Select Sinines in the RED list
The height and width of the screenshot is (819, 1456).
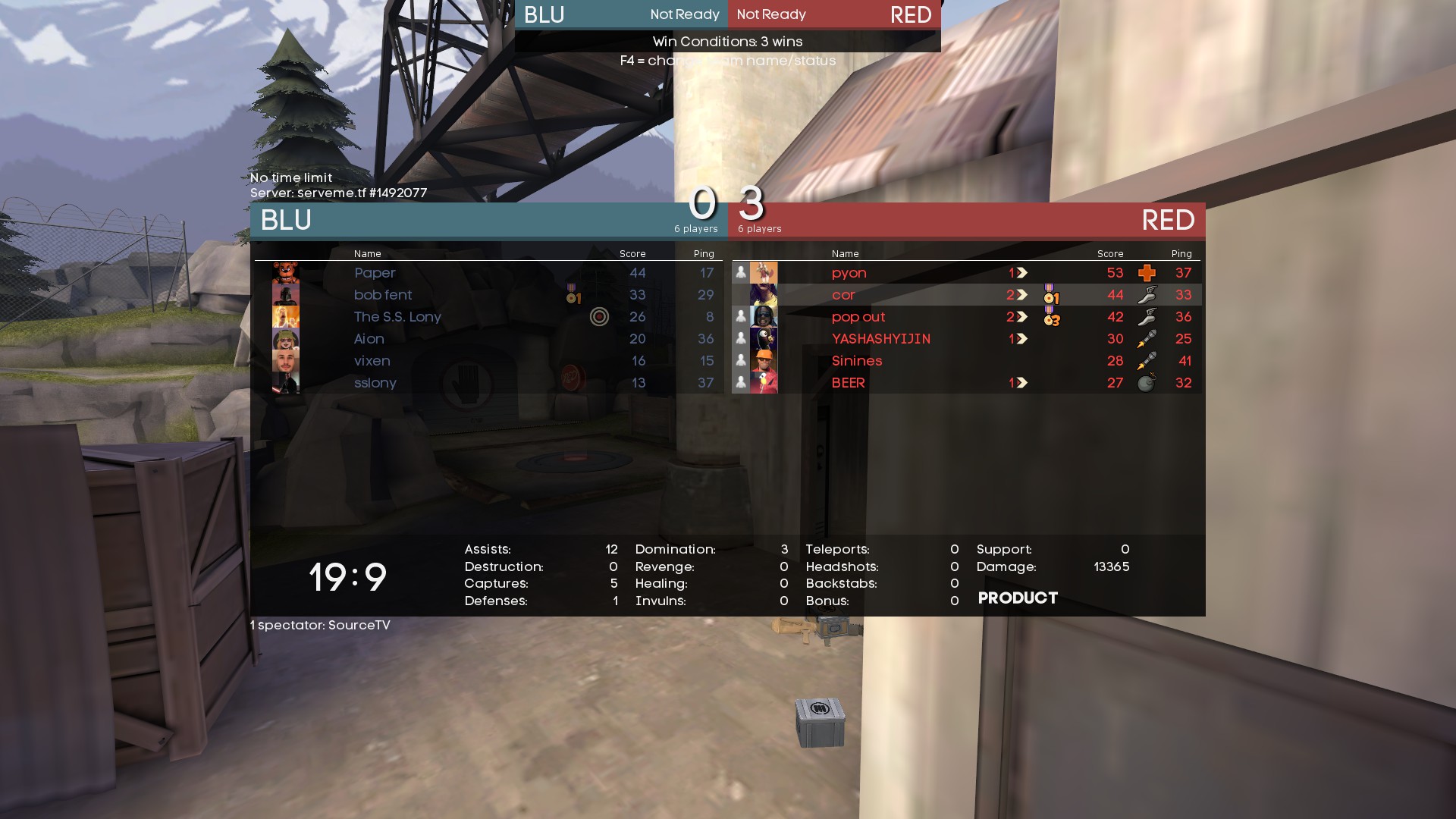857,361
